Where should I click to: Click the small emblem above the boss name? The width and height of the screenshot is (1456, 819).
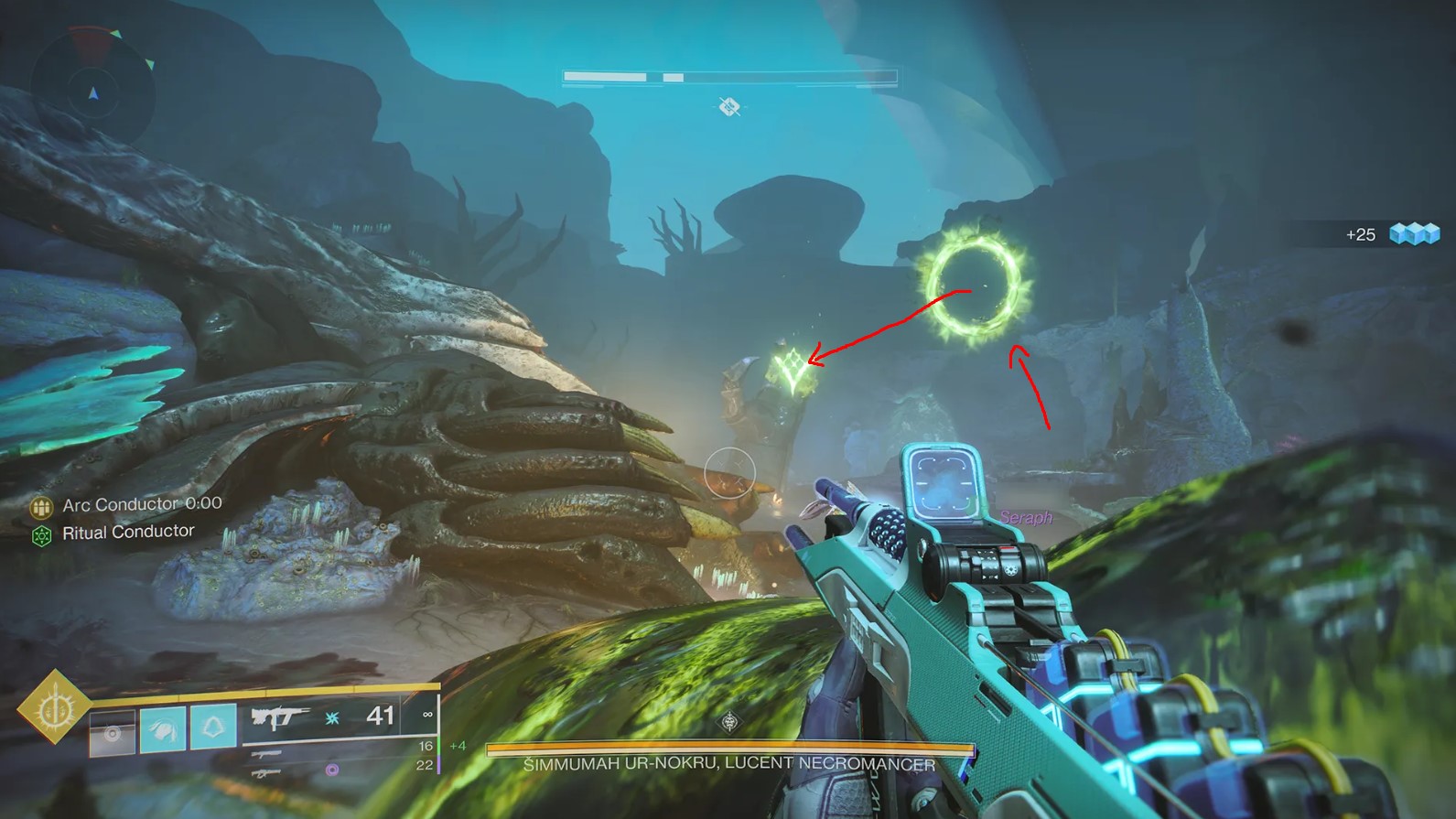click(x=729, y=722)
